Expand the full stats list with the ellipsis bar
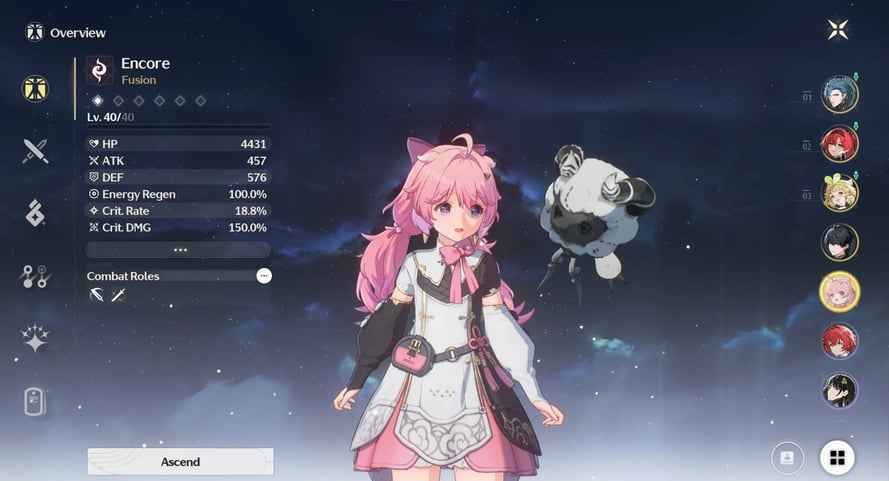Viewport: 889px width, 481px height. tap(179, 250)
